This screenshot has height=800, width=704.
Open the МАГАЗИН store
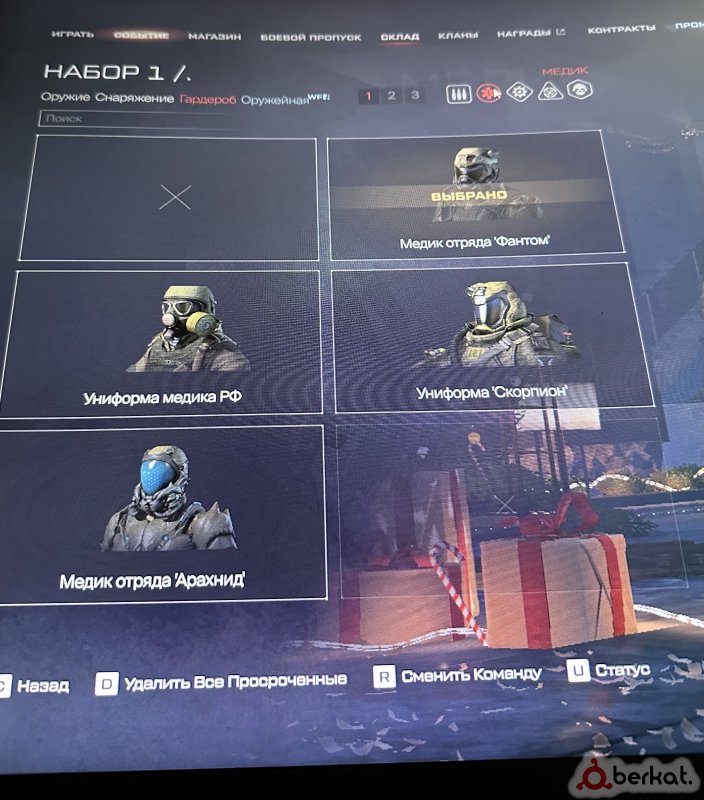click(215, 37)
